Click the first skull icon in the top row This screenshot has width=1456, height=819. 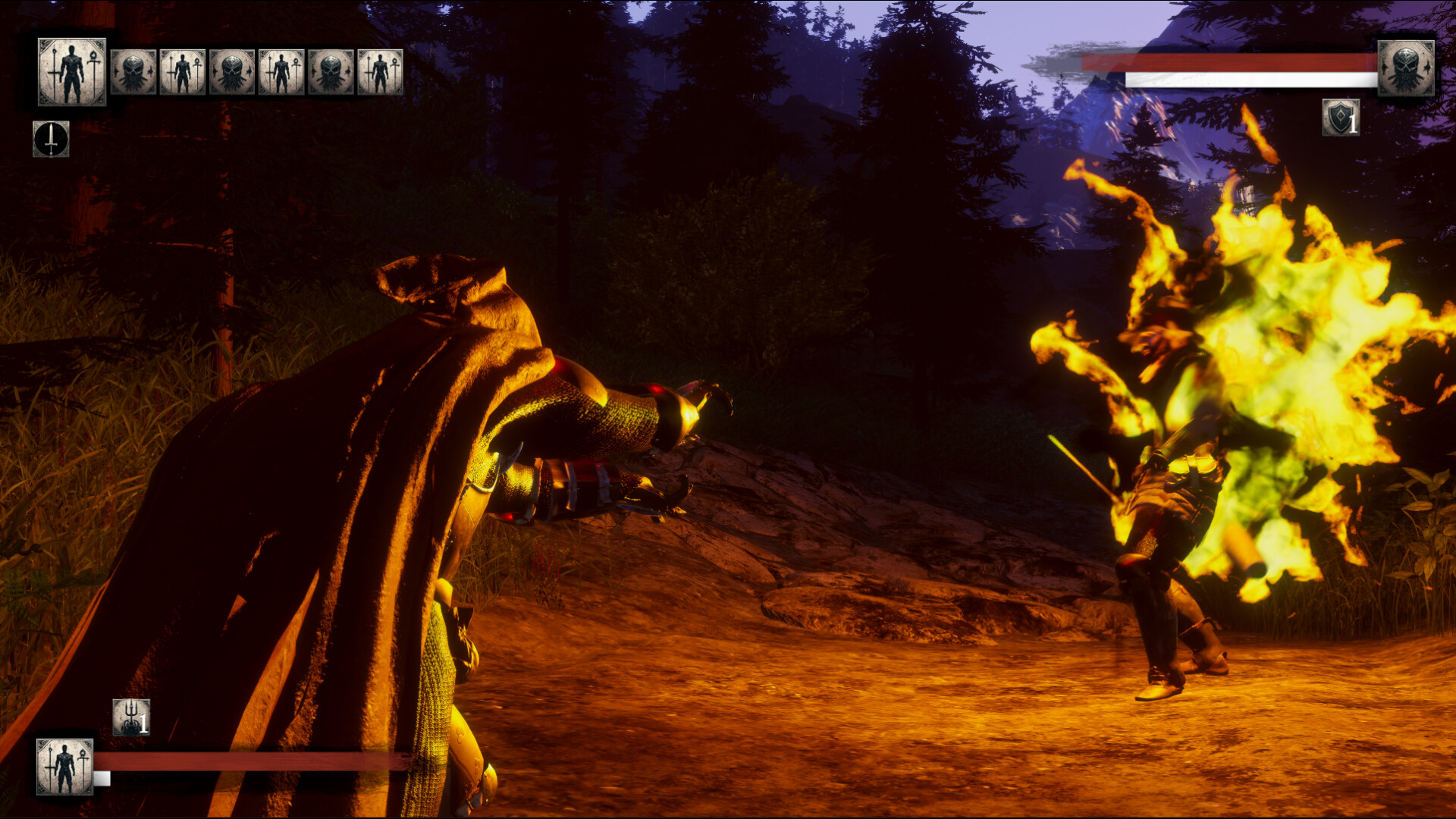coord(131,70)
